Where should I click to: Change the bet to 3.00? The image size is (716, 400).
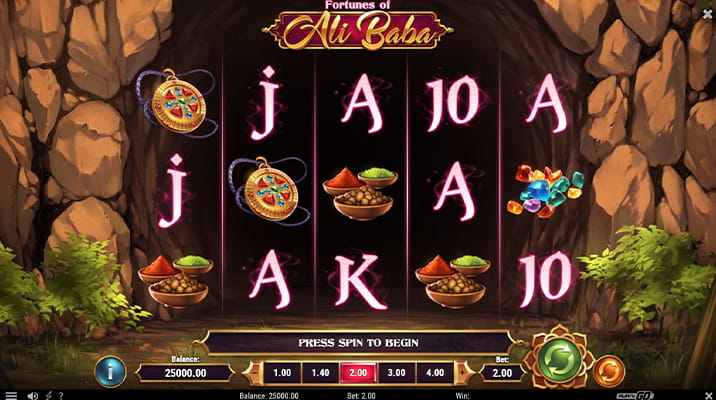pos(396,373)
